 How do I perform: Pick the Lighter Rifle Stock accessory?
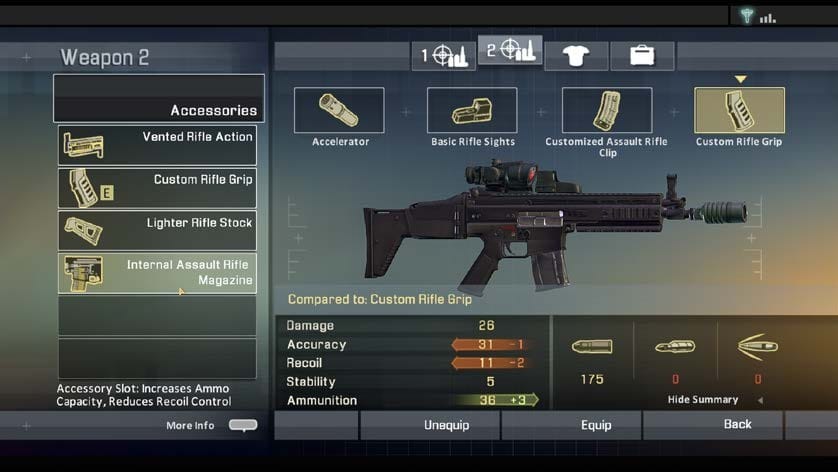157,231
